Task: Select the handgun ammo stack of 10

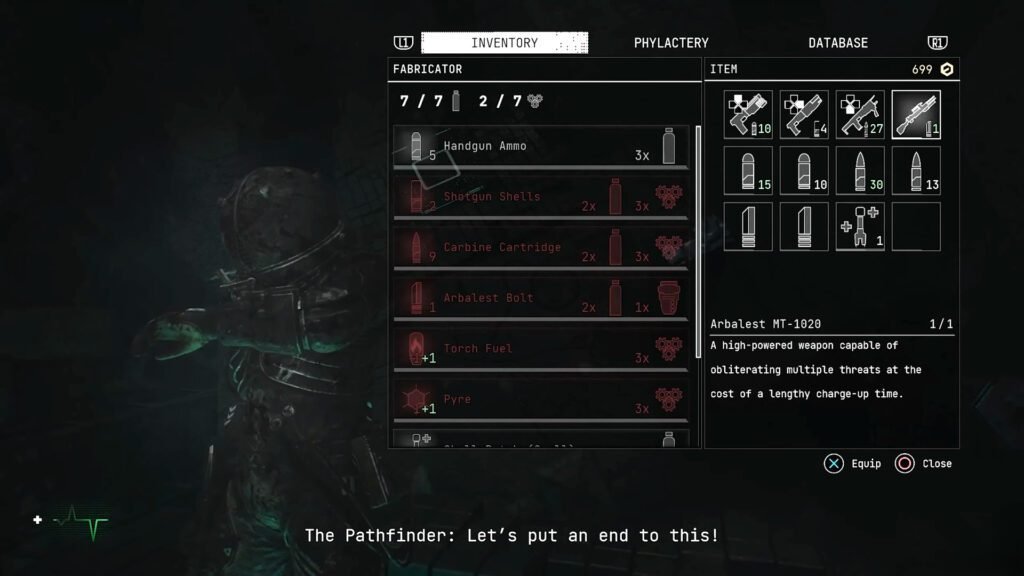Action: pyautogui.click(x=804, y=171)
